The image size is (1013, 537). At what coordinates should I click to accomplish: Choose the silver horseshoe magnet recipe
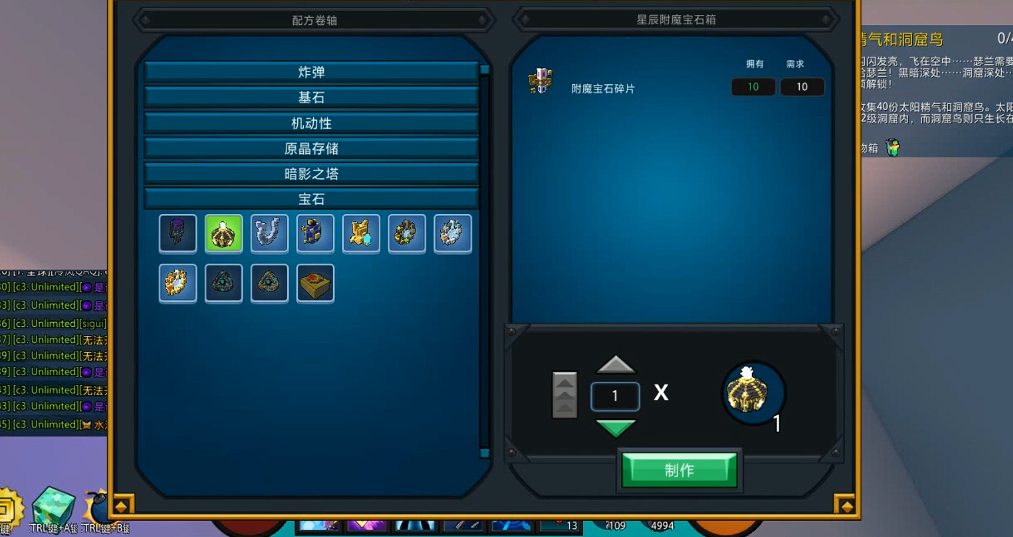(x=270, y=234)
